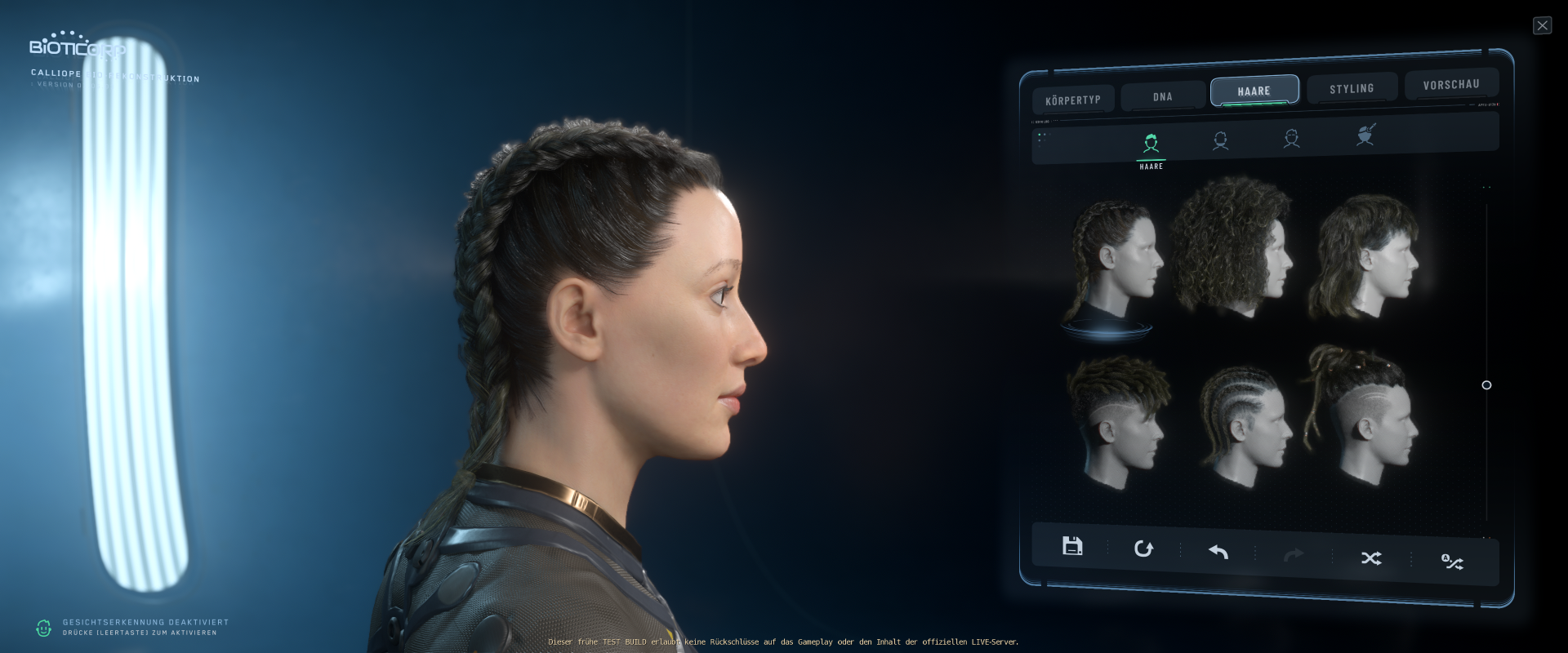Click the randomize name icon with letter A
The width and height of the screenshot is (1568, 653).
1451,562
